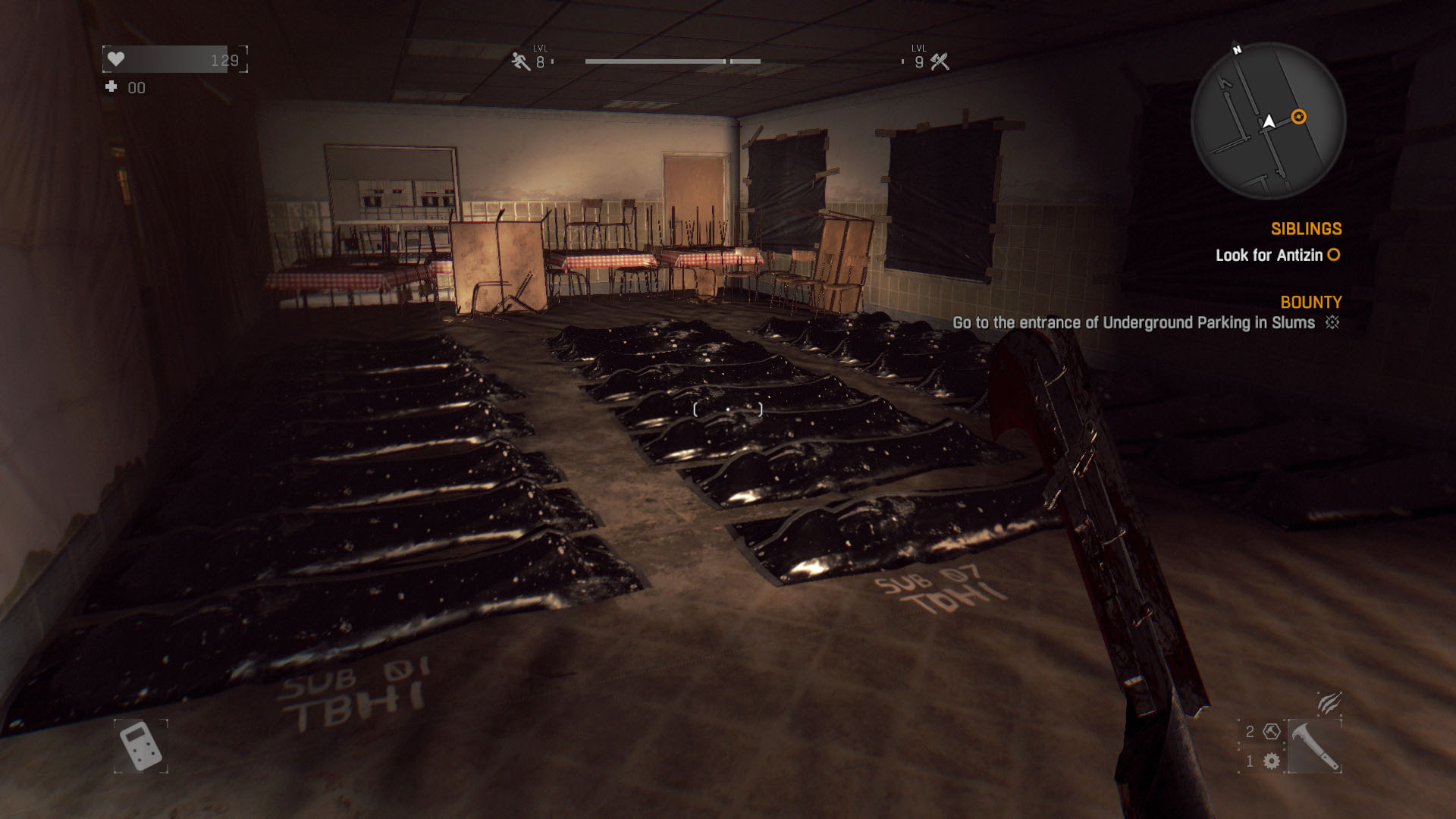Select the equipped hammer weapon slot

pyautogui.click(x=1314, y=746)
